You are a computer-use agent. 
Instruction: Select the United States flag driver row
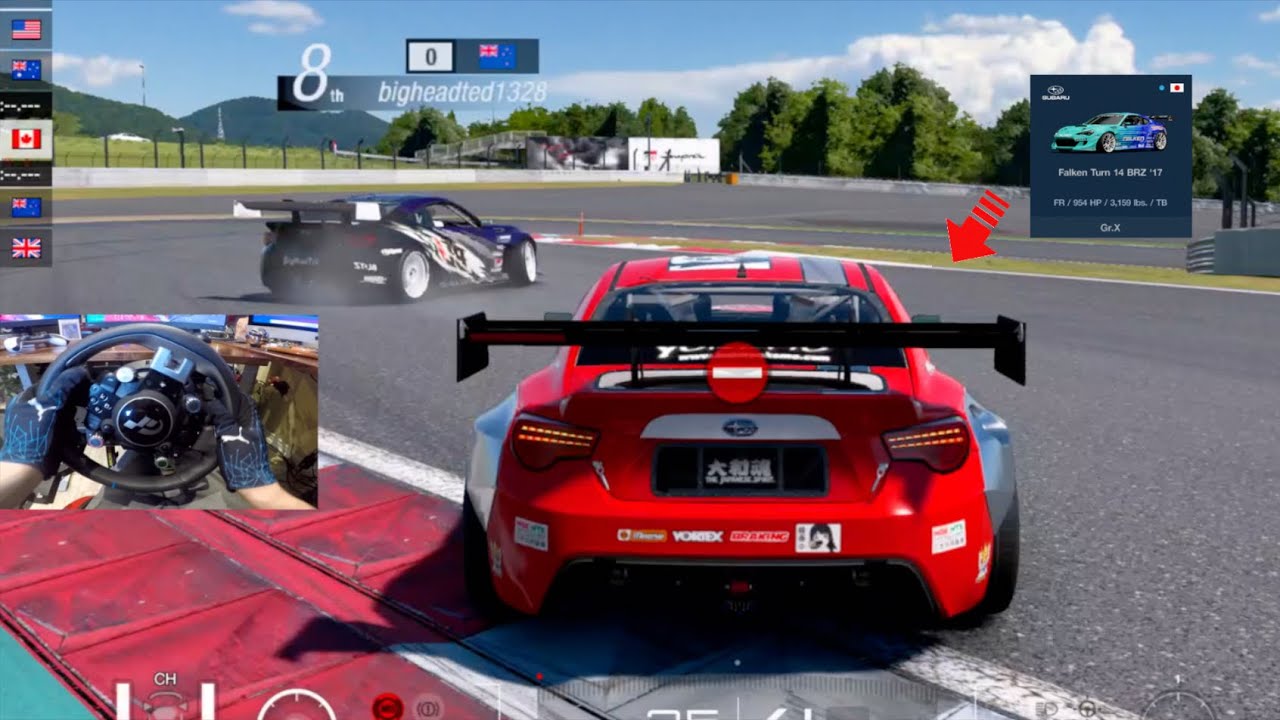click(26, 30)
